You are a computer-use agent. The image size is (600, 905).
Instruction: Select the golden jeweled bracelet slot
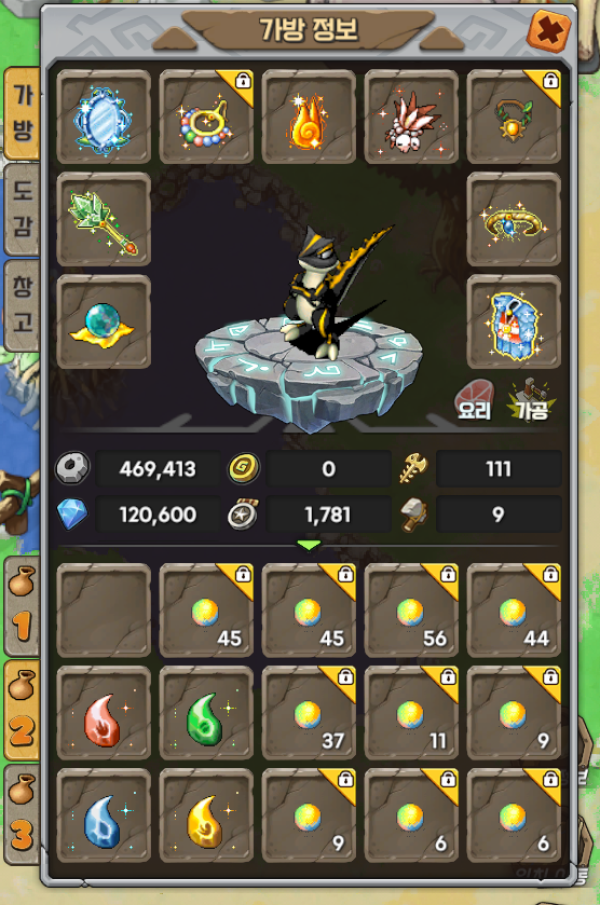pos(513,219)
